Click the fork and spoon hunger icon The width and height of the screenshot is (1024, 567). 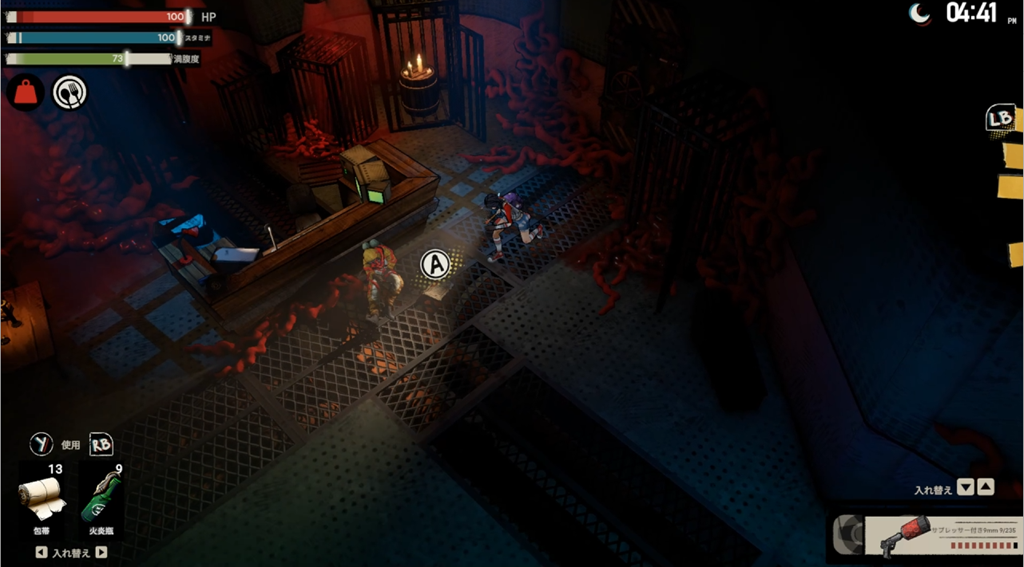coord(69,93)
